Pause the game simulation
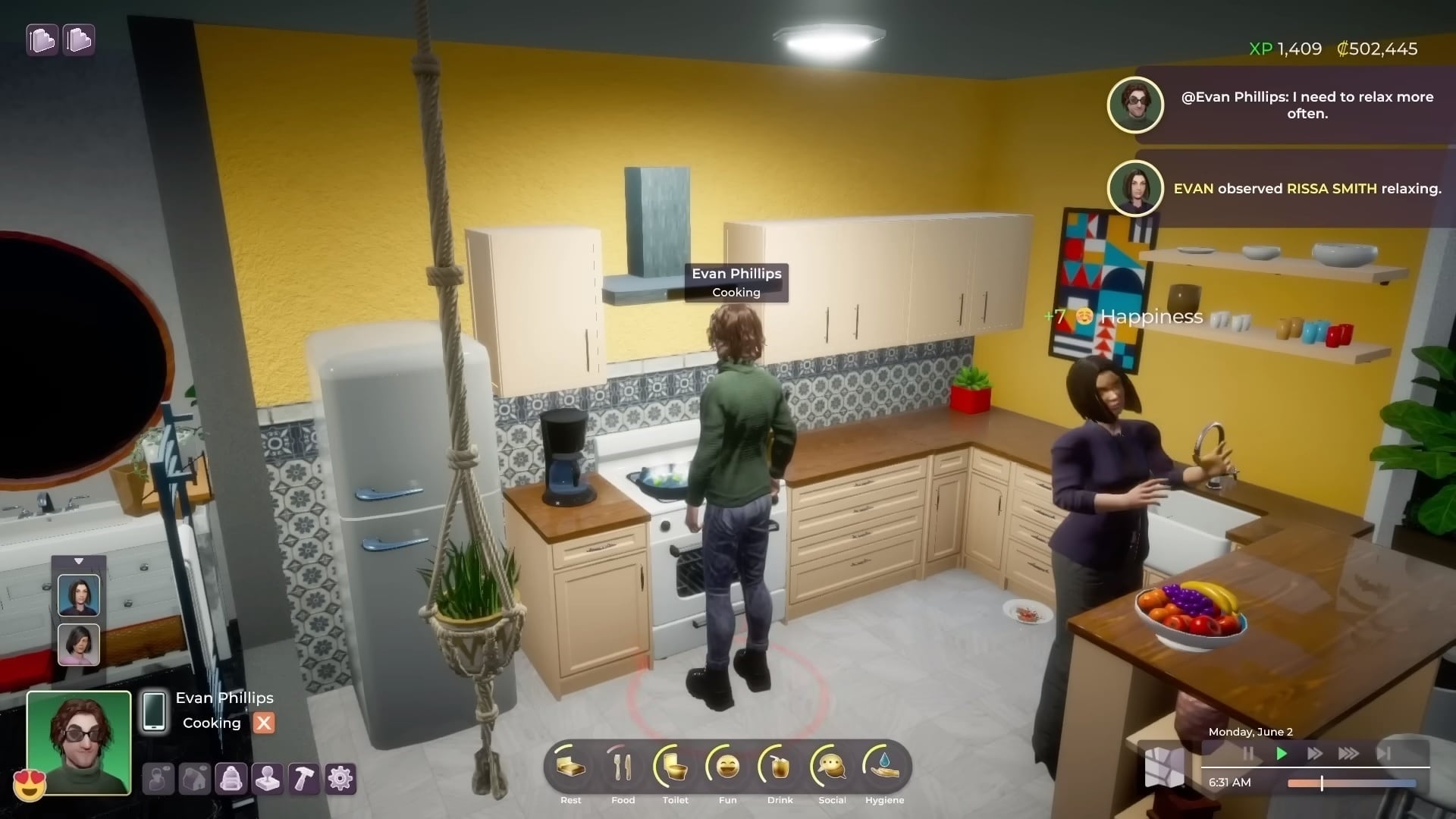The width and height of the screenshot is (1456, 819). [1249, 754]
